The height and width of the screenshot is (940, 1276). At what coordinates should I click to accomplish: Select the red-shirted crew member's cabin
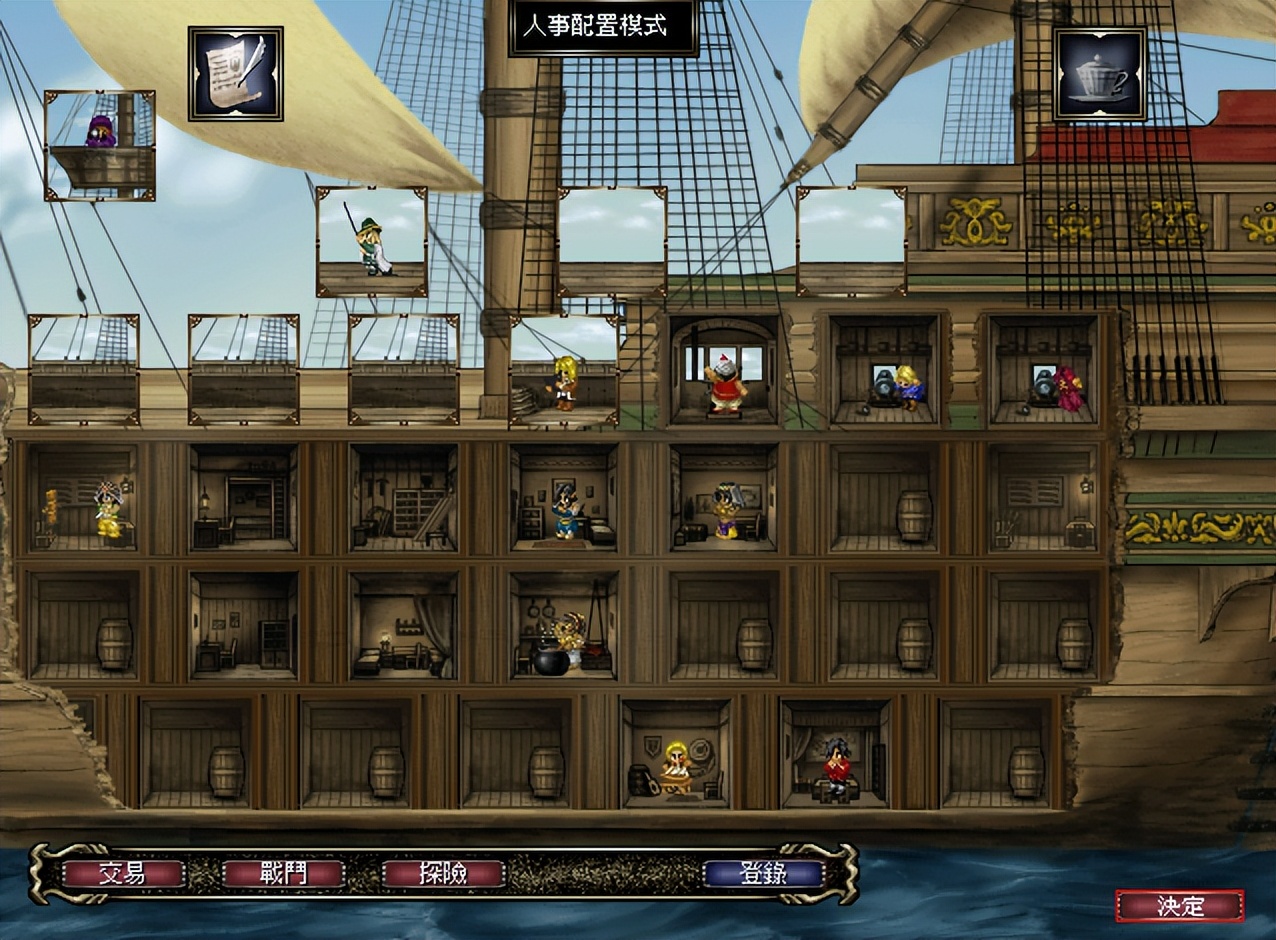click(x=835, y=754)
